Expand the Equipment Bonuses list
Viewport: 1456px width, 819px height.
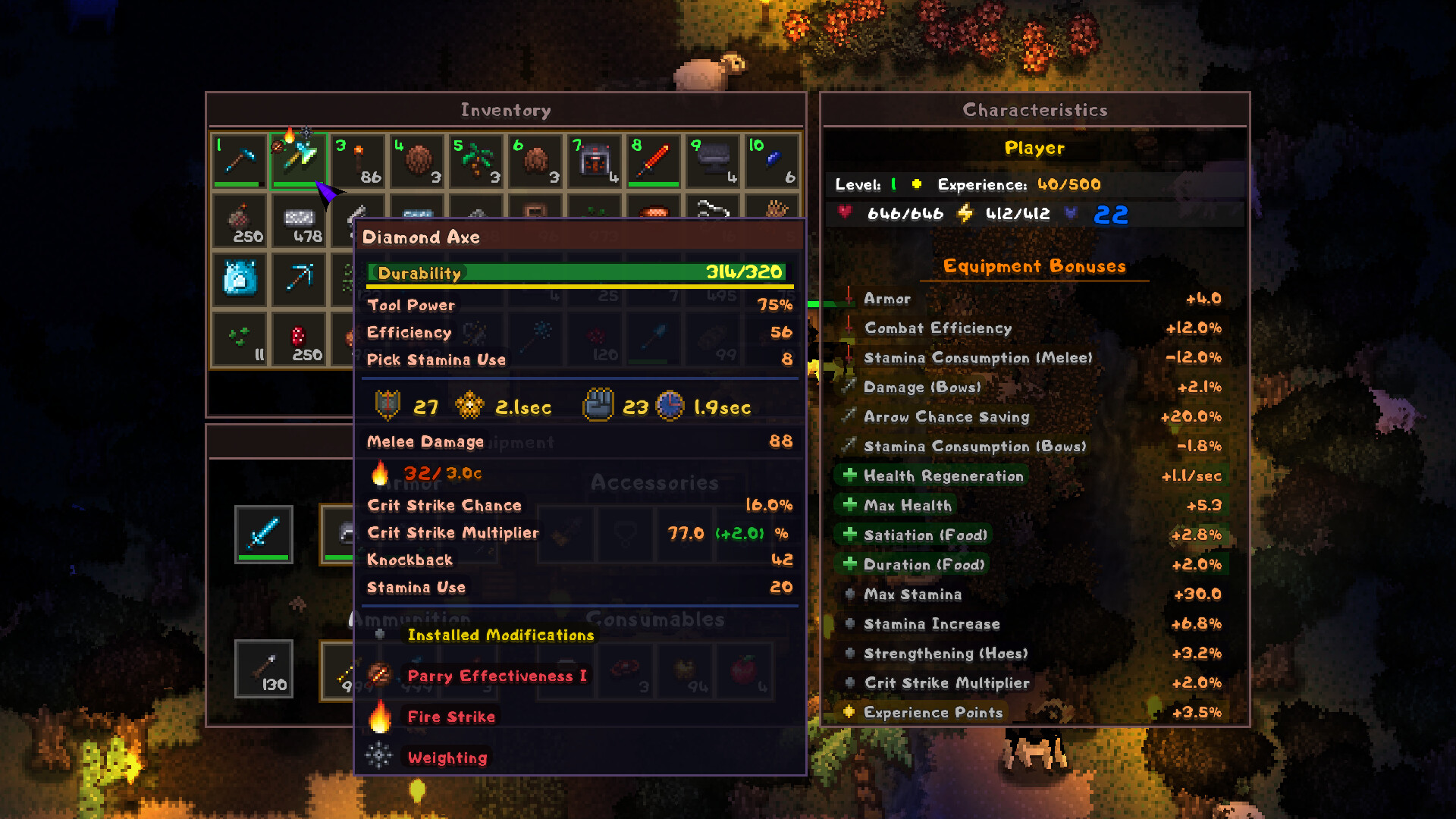(x=1034, y=266)
